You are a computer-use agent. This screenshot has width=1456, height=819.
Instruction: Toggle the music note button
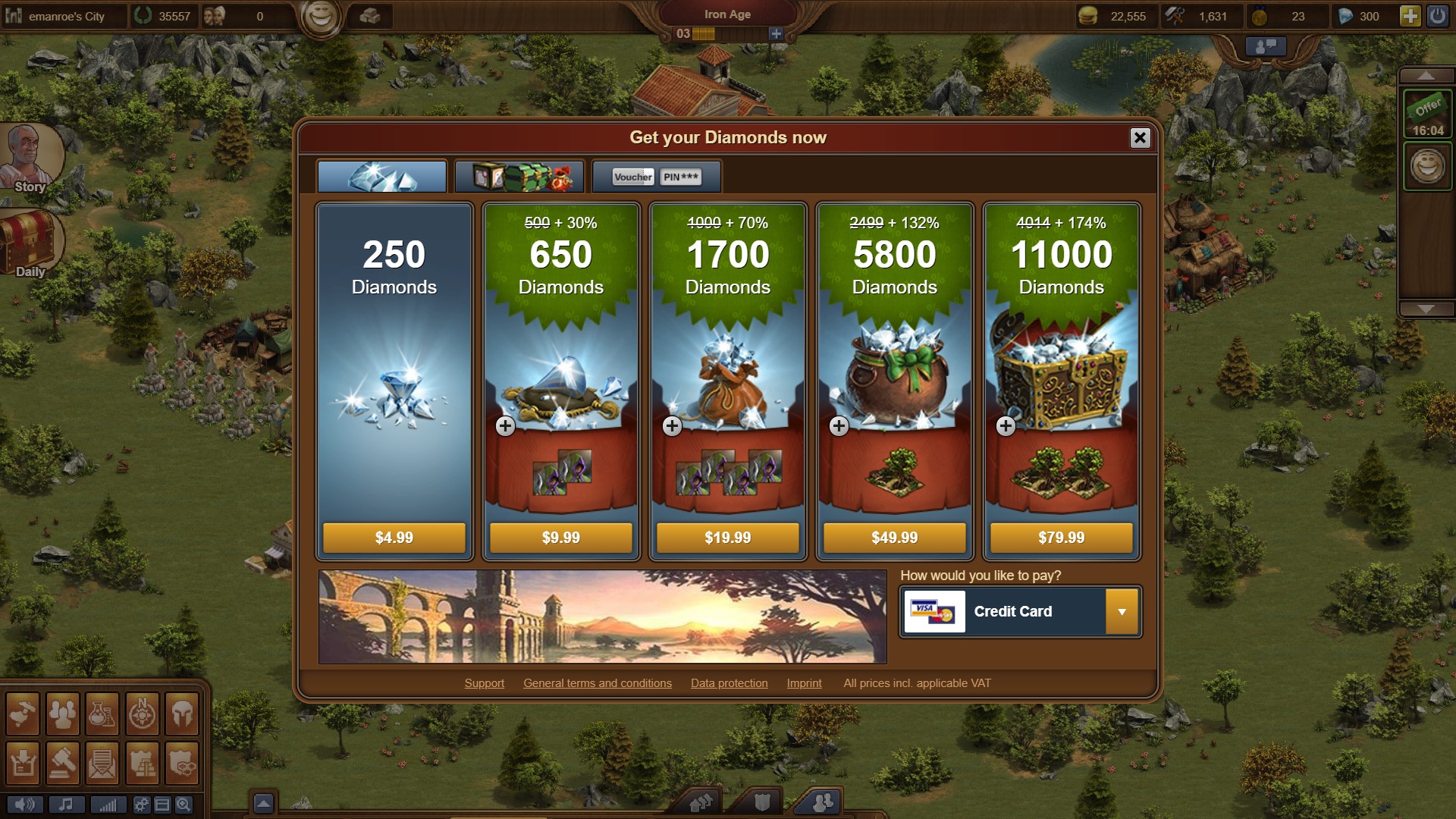(67, 805)
